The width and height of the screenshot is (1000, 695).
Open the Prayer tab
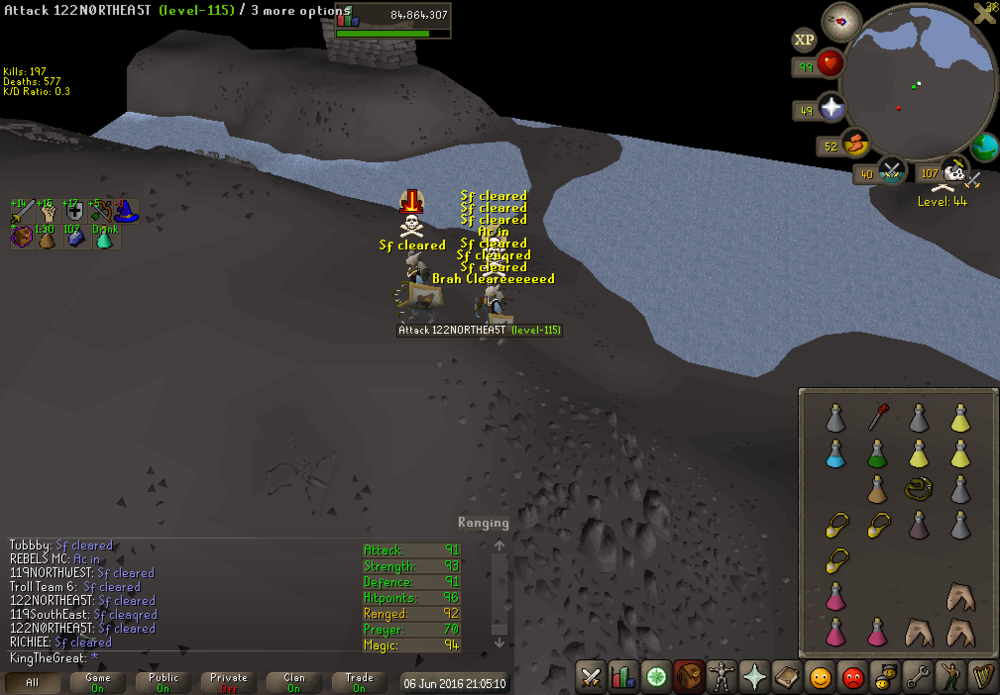tap(753, 677)
